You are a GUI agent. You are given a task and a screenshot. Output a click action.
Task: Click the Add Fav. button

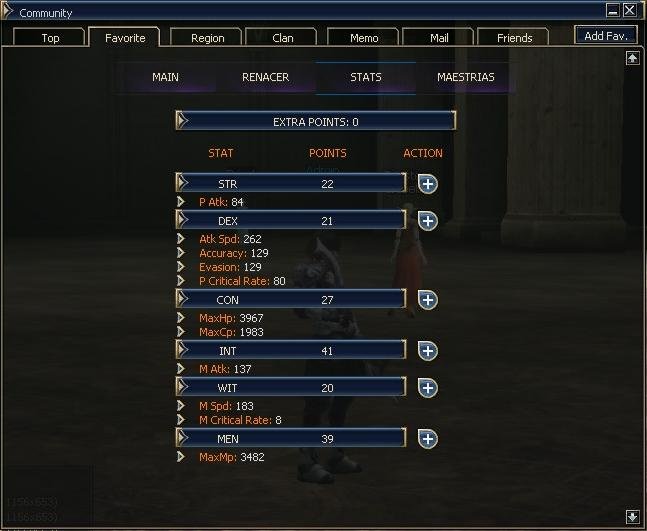[x=606, y=36]
